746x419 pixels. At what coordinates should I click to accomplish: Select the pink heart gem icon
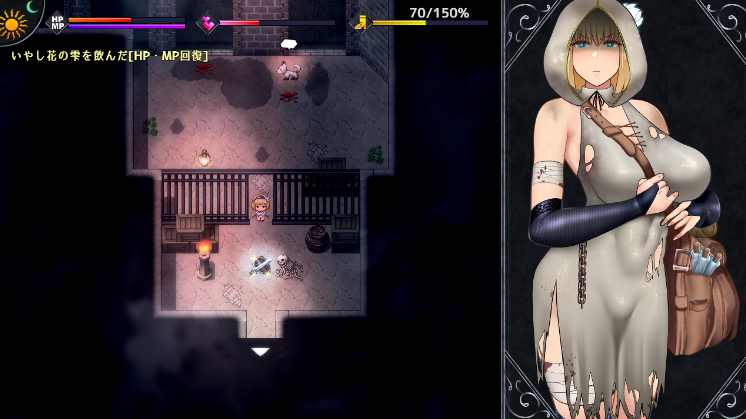pos(208,22)
